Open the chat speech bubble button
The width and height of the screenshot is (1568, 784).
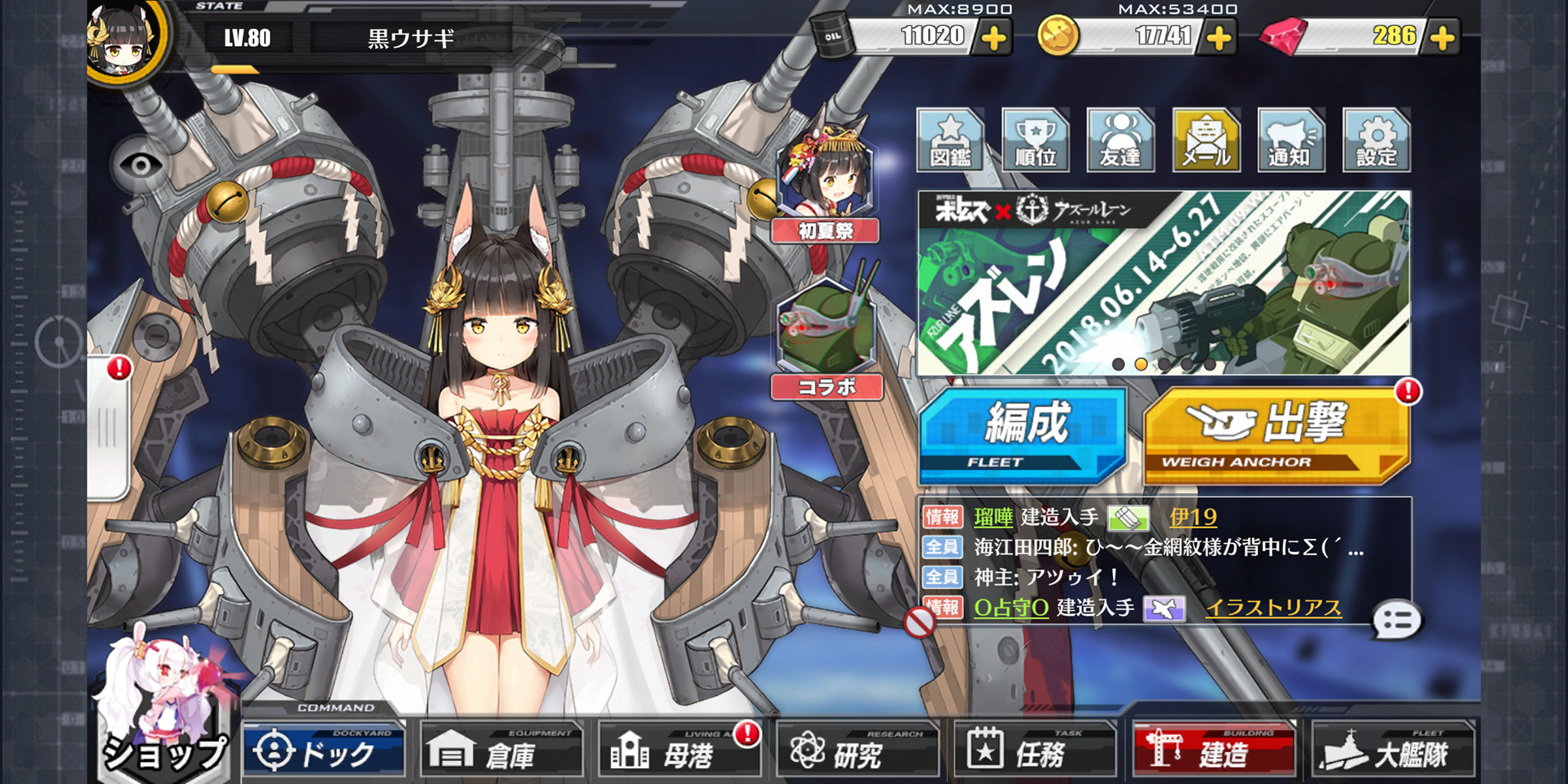coord(1396,621)
